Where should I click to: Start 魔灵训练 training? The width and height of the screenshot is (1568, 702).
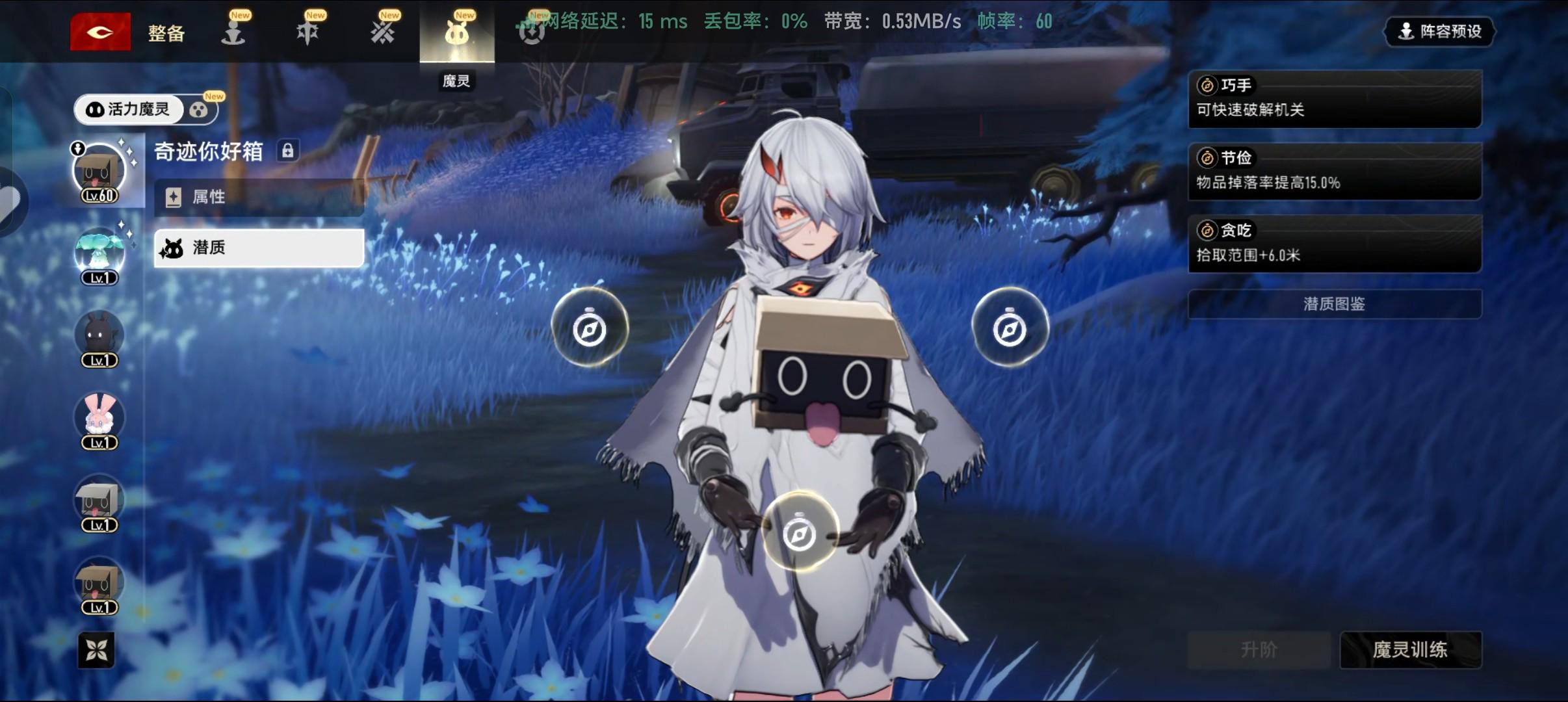coord(1409,649)
